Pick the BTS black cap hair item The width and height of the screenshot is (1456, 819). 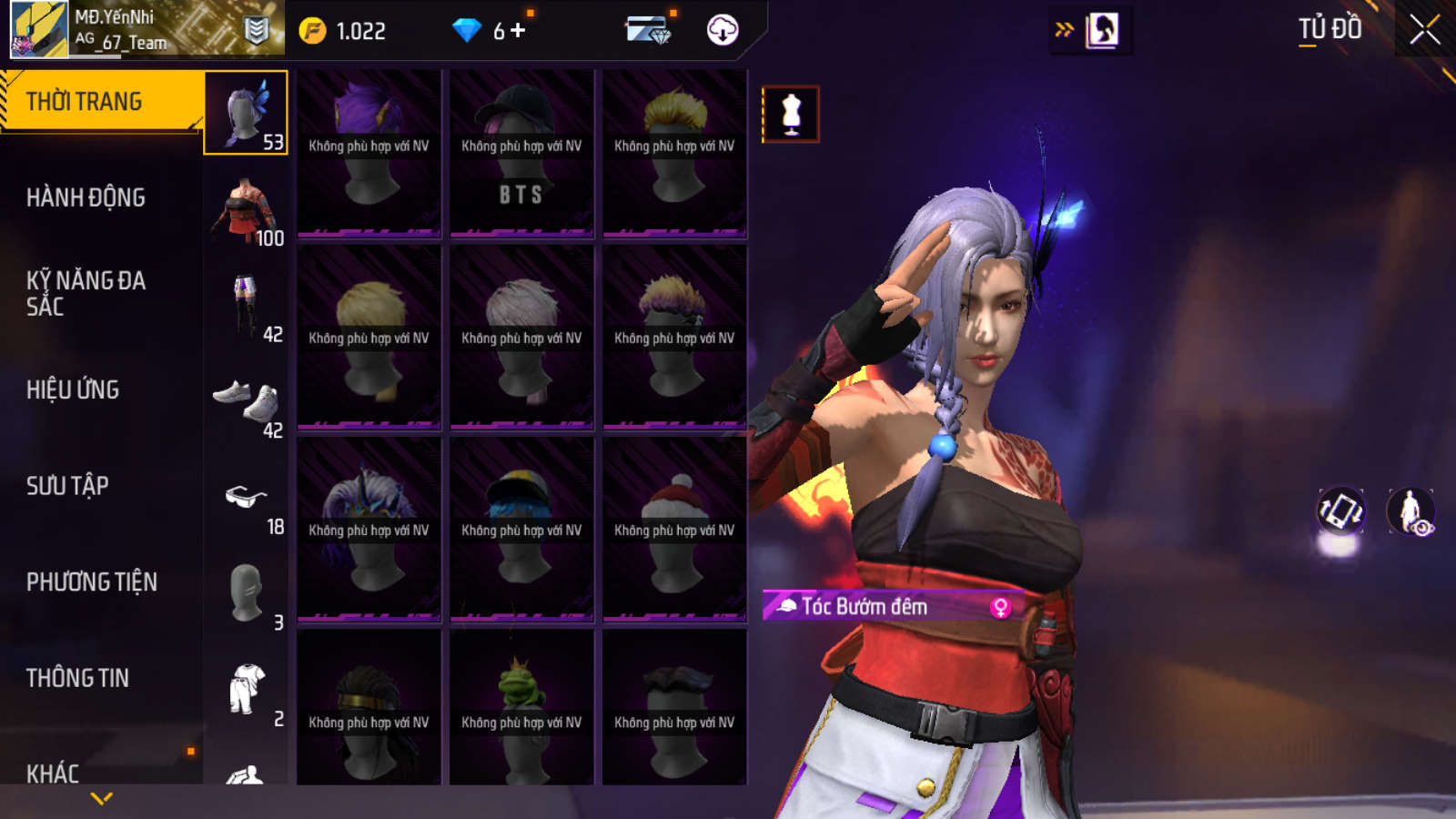click(x=521, y=151)
